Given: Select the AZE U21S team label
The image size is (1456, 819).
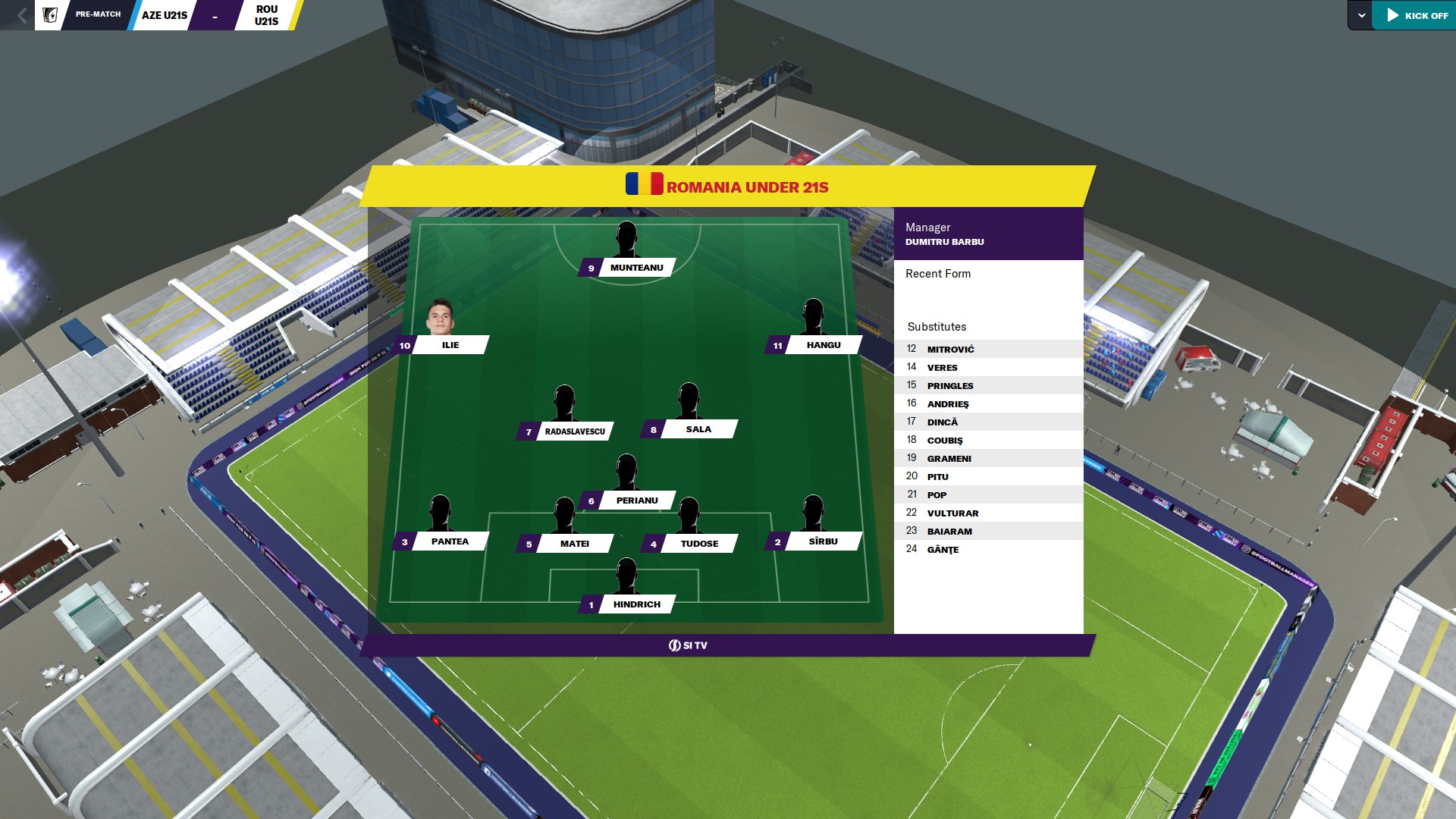Looking at the screenshot, I should click(x=164, y=15).
